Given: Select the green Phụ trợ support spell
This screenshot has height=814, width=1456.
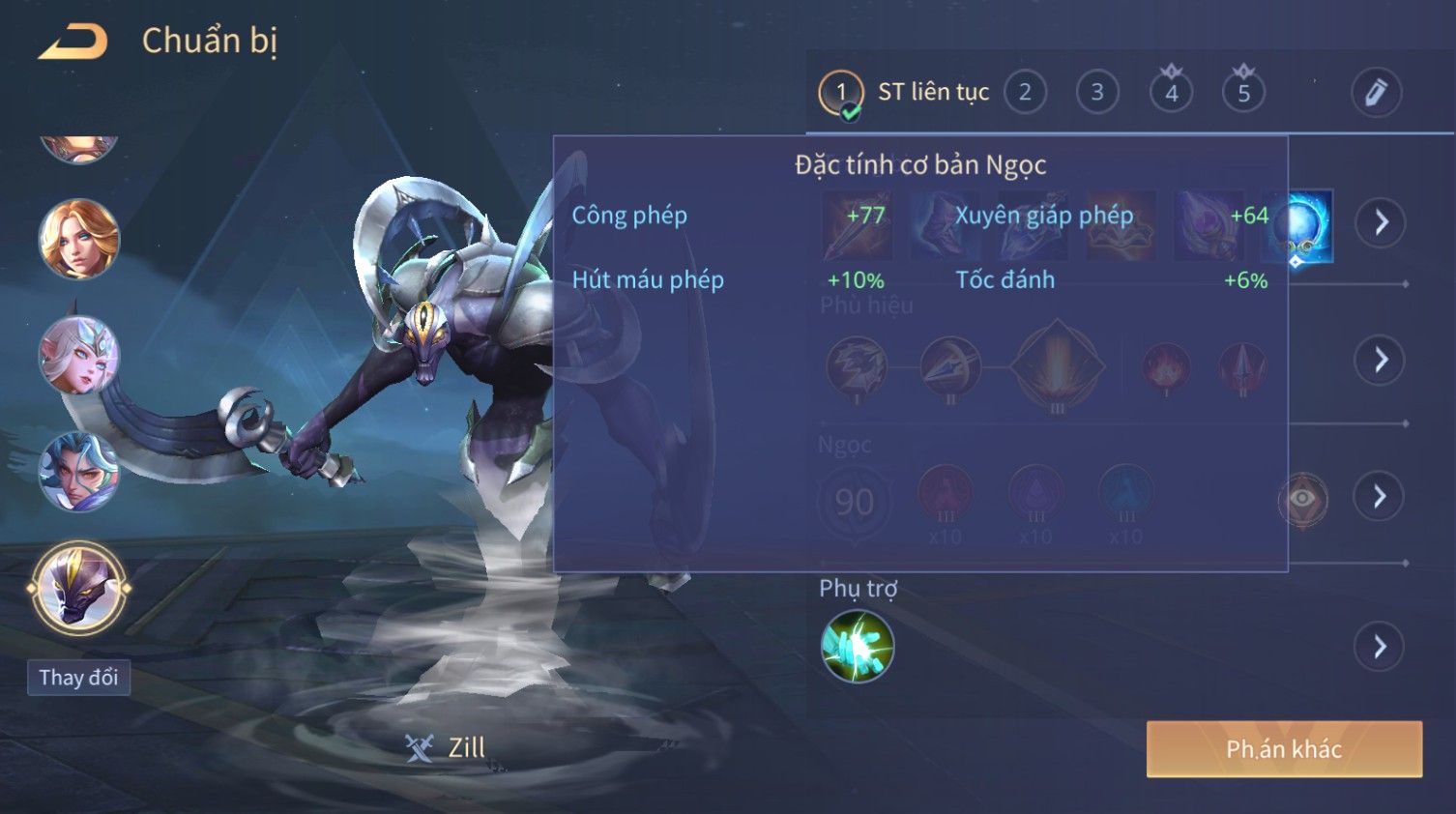Looking at the screenshot, I should [857, 647].
